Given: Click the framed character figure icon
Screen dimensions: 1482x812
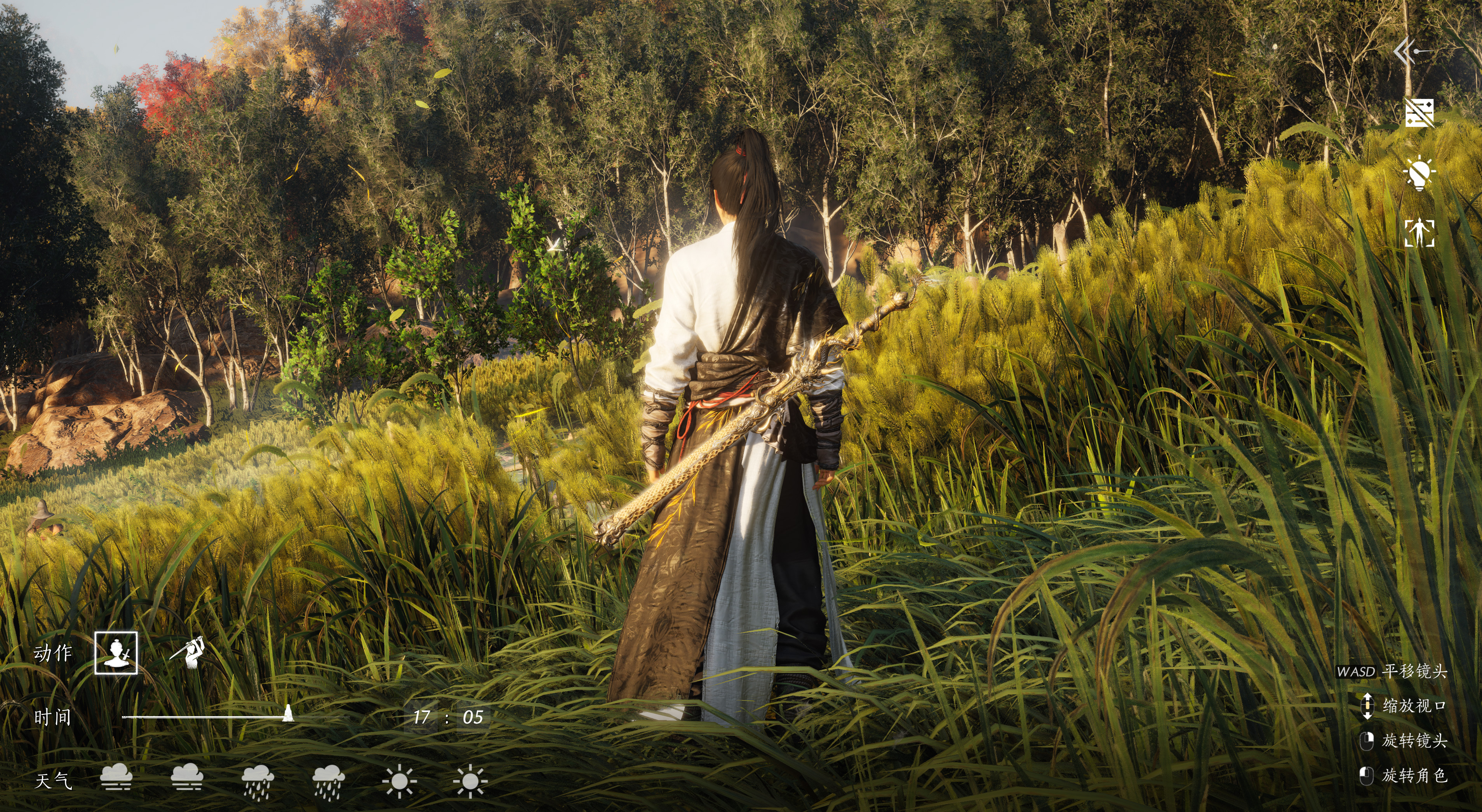Looking at the screenshot, I should [x=1419, y=233].
